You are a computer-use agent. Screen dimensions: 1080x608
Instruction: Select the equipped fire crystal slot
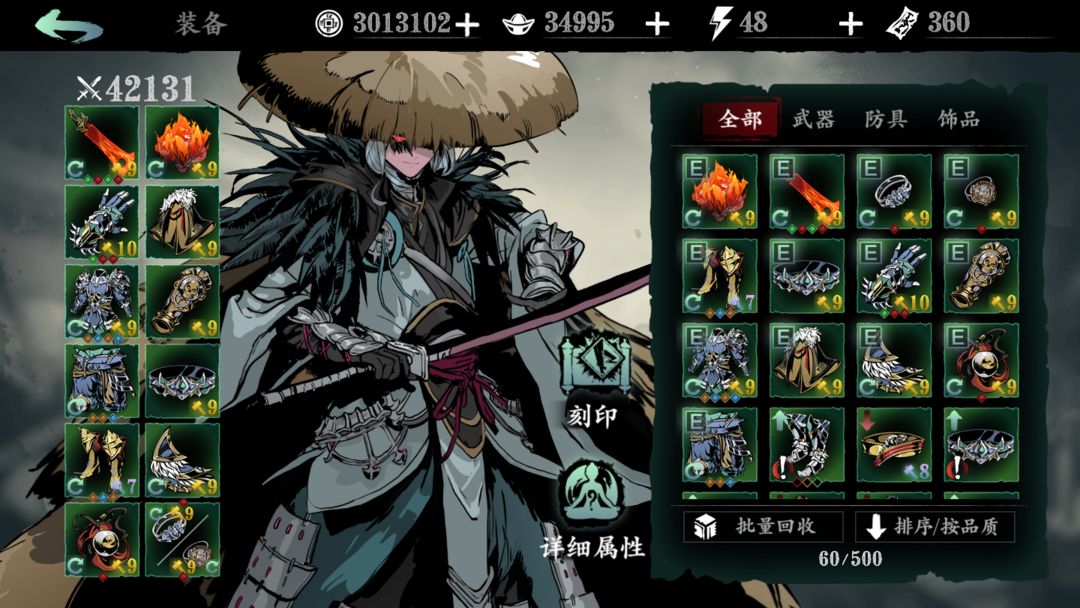pos(182,142)
